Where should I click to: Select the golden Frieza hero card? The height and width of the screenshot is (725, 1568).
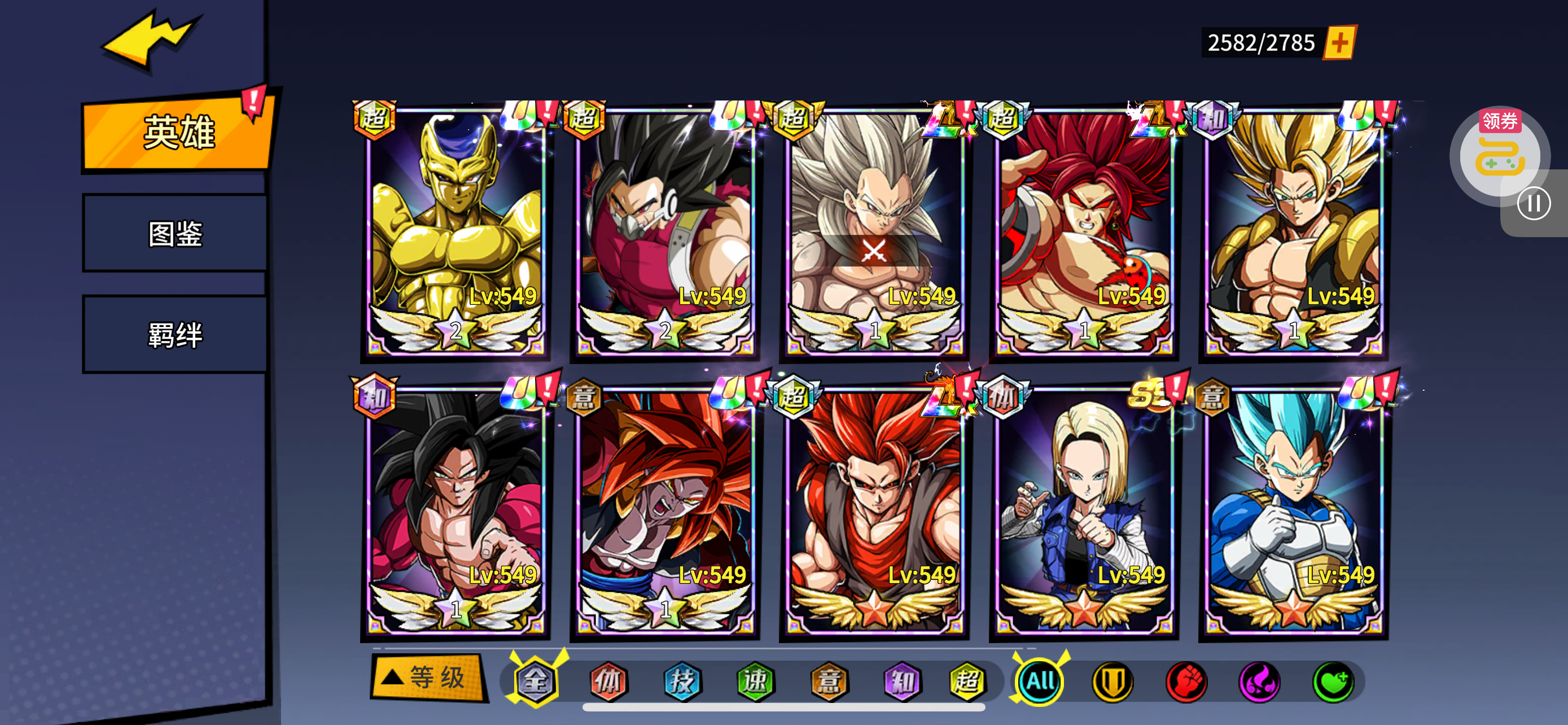coord(455,232)
